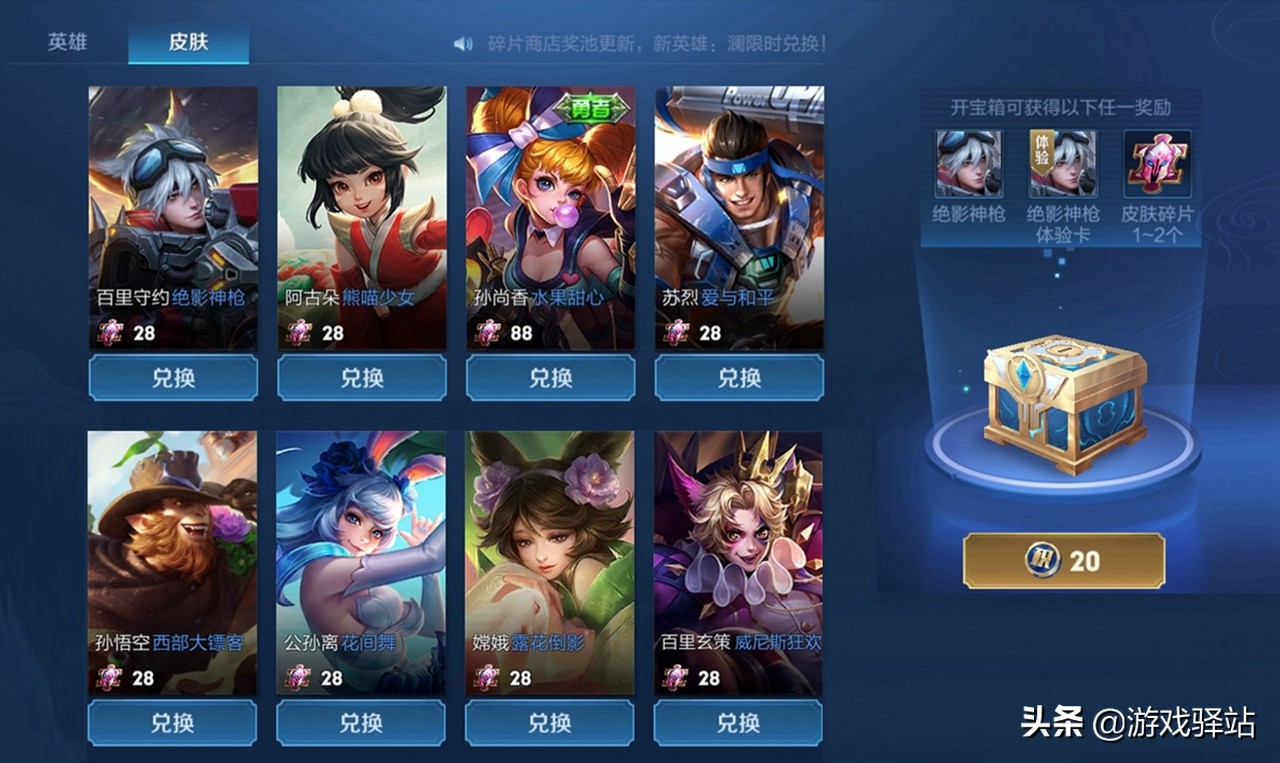This screenshot has width=1280, height=763.
Task: Click 兑换 under the 绝影神枪 skin
Action: pyautogui.click(x=173, y=378)
